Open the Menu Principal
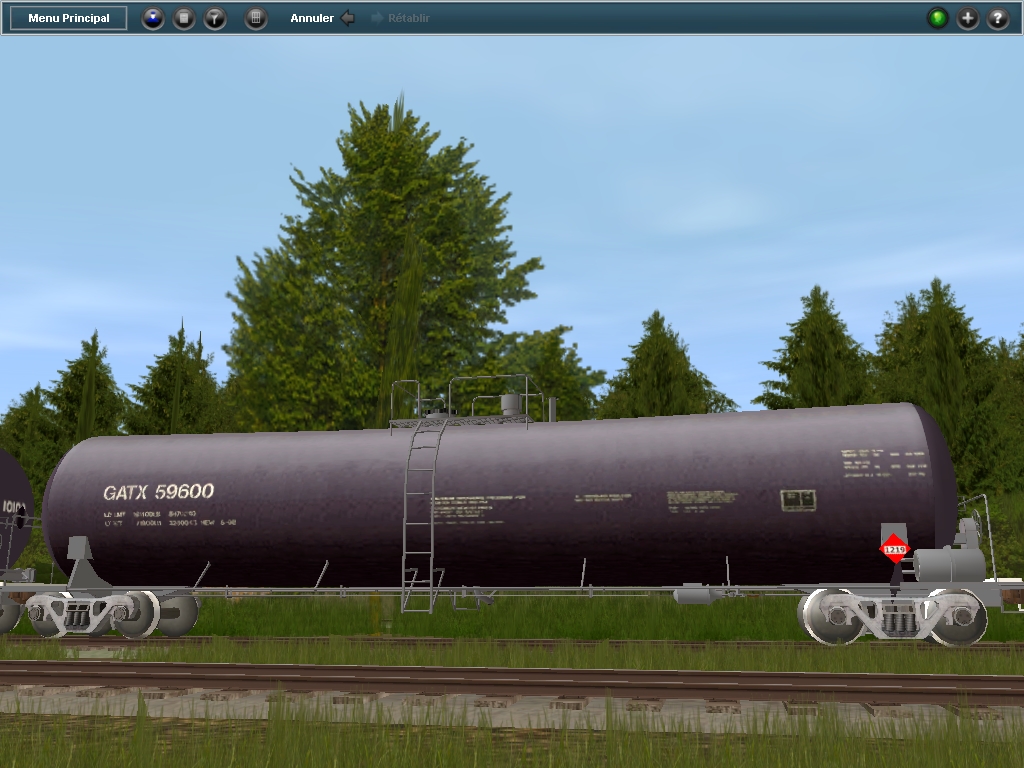1024x768 pixels. [69, 18]
